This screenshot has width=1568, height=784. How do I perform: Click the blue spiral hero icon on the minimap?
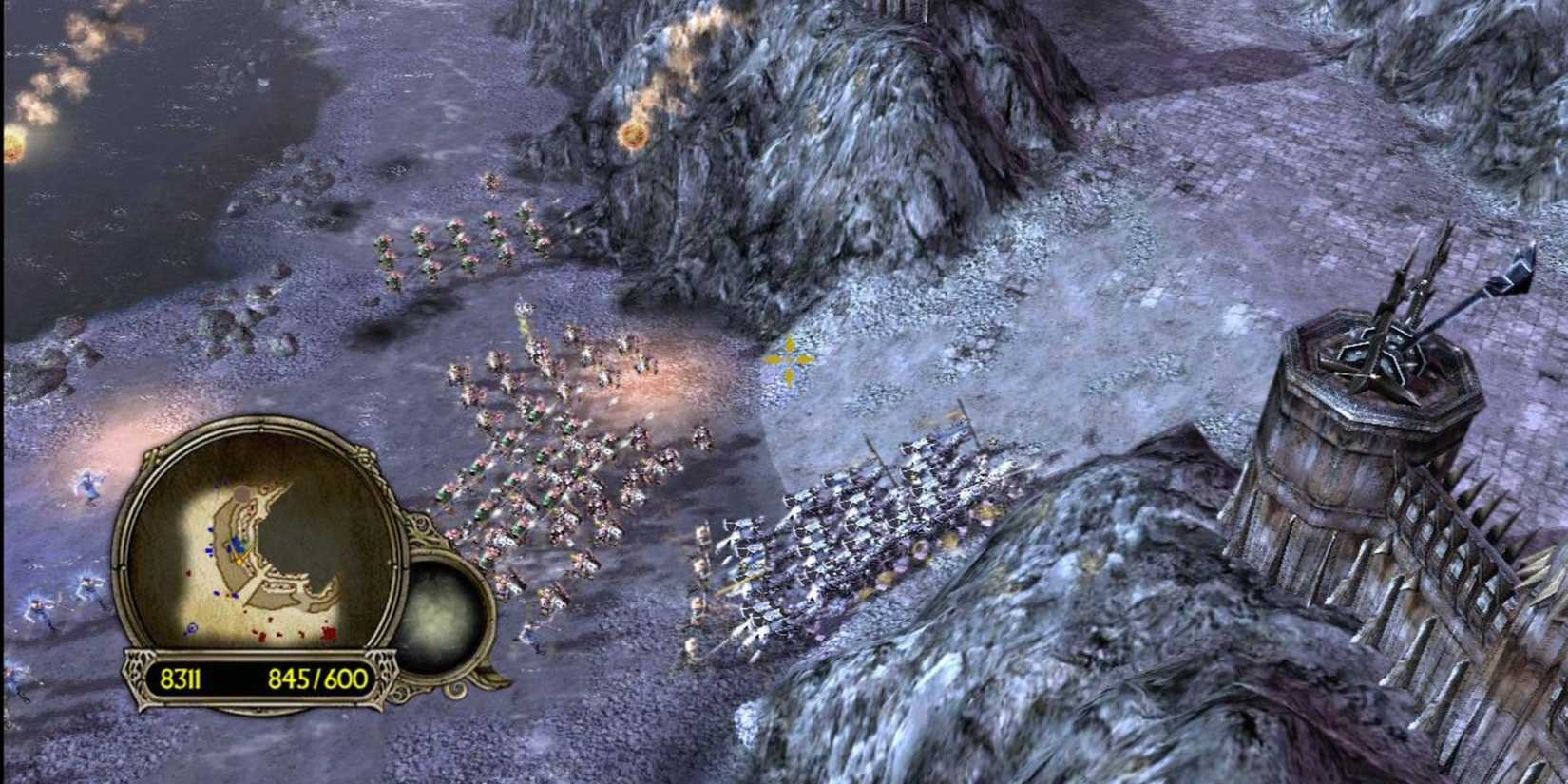pos(191,627)
